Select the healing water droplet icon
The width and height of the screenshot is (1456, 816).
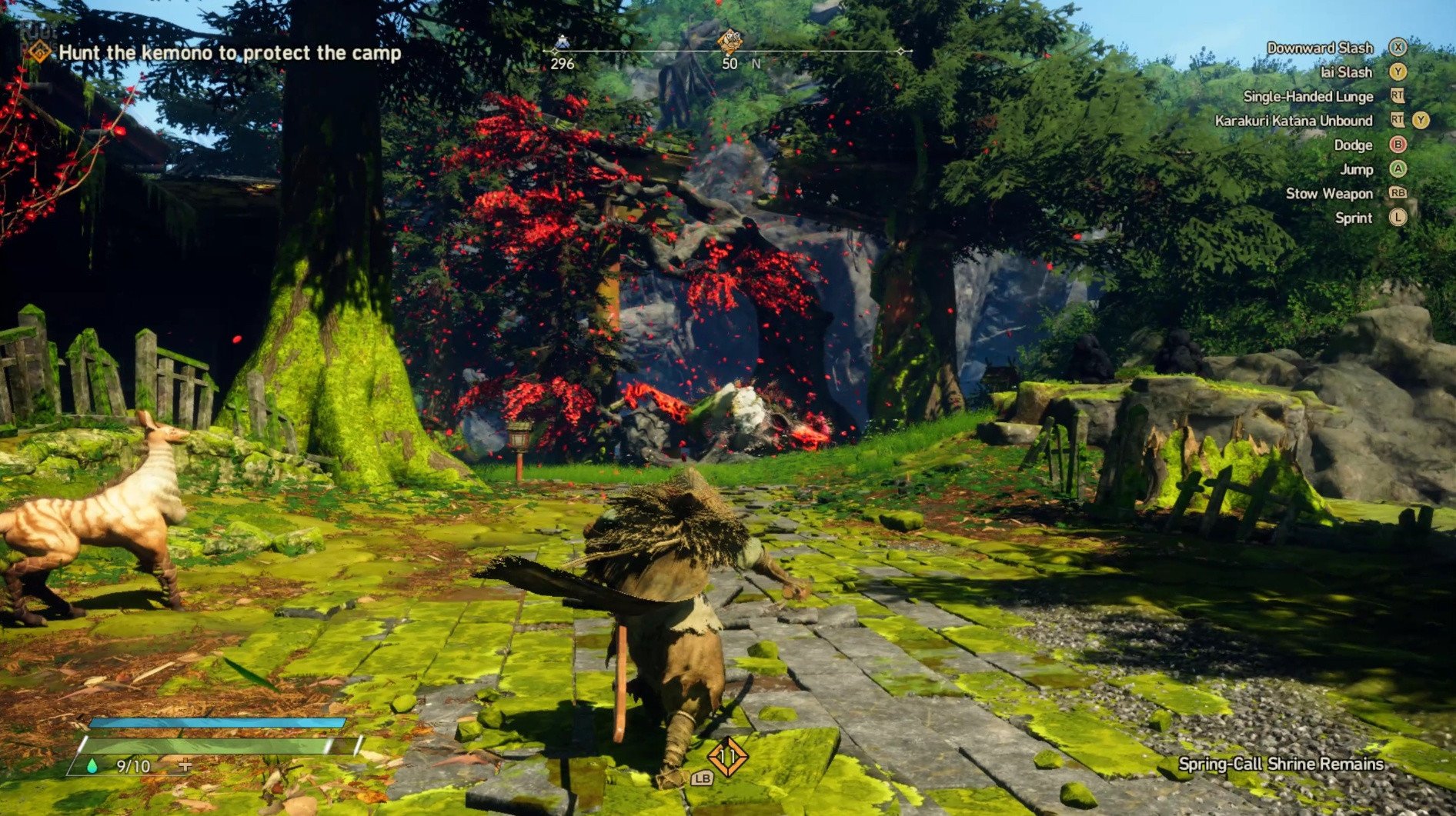93,765
